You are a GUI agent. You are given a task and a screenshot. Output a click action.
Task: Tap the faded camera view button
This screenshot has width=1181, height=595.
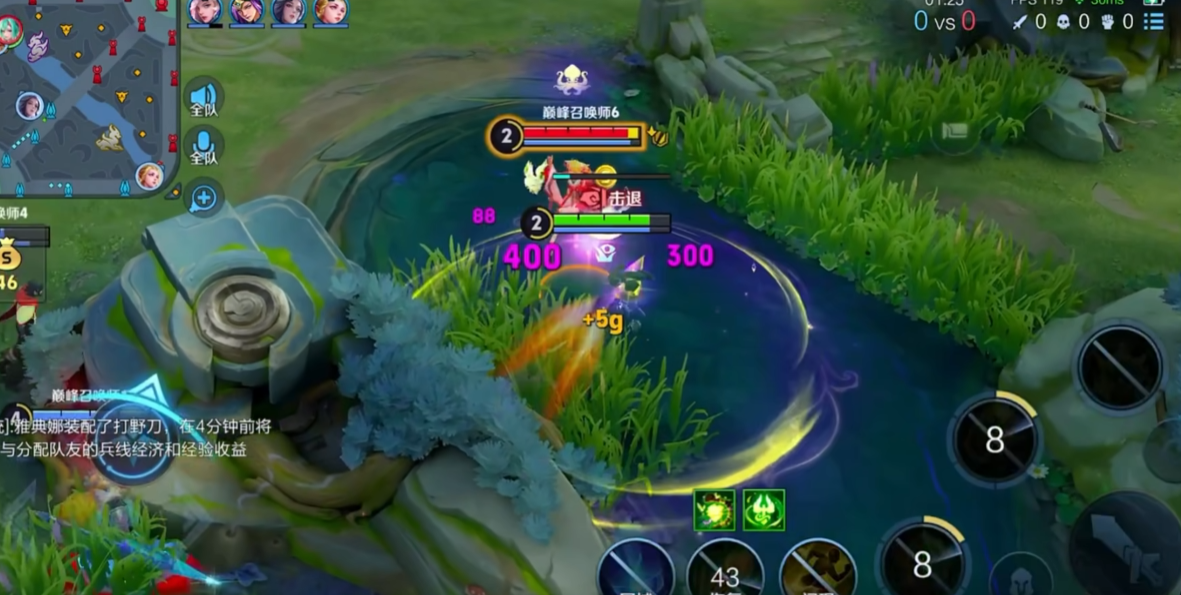(x=955, y=131)
